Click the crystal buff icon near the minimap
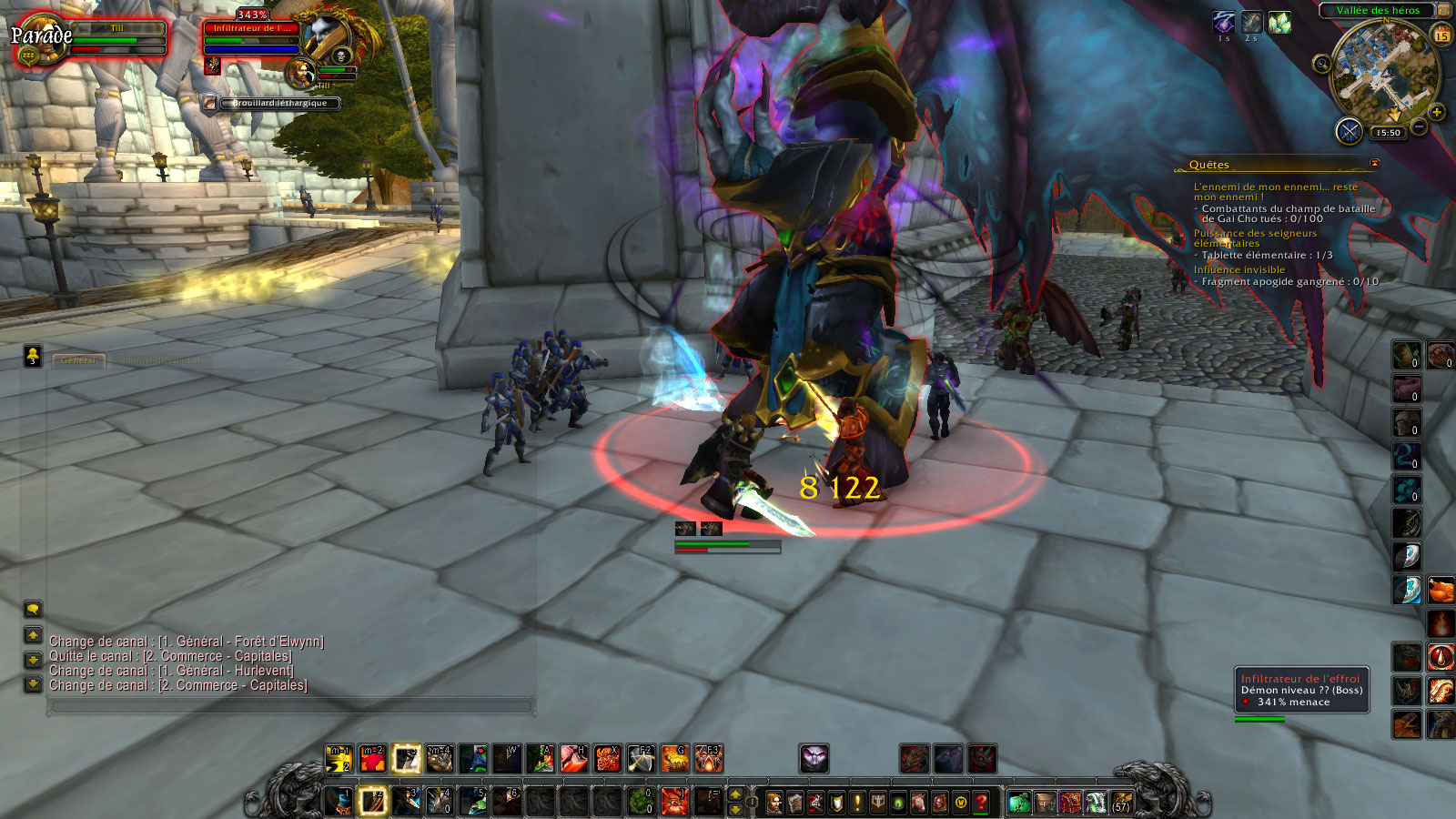The image size is (1456, 819). click(x=1279, y=22)
